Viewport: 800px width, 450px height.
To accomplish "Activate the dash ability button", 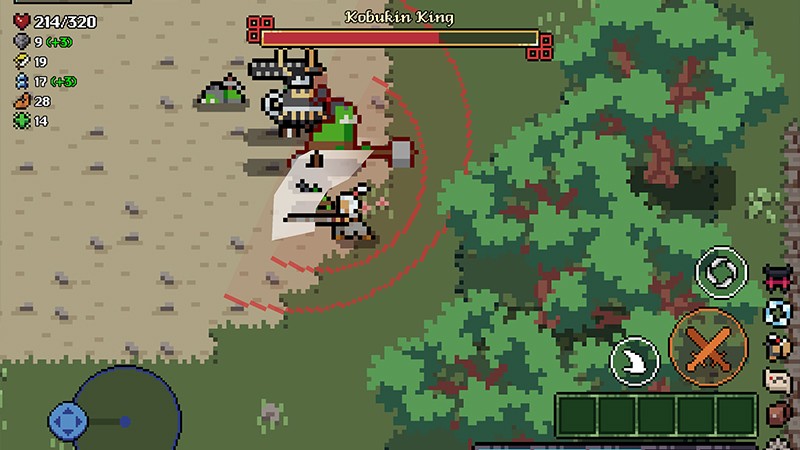I will [634, 361].
